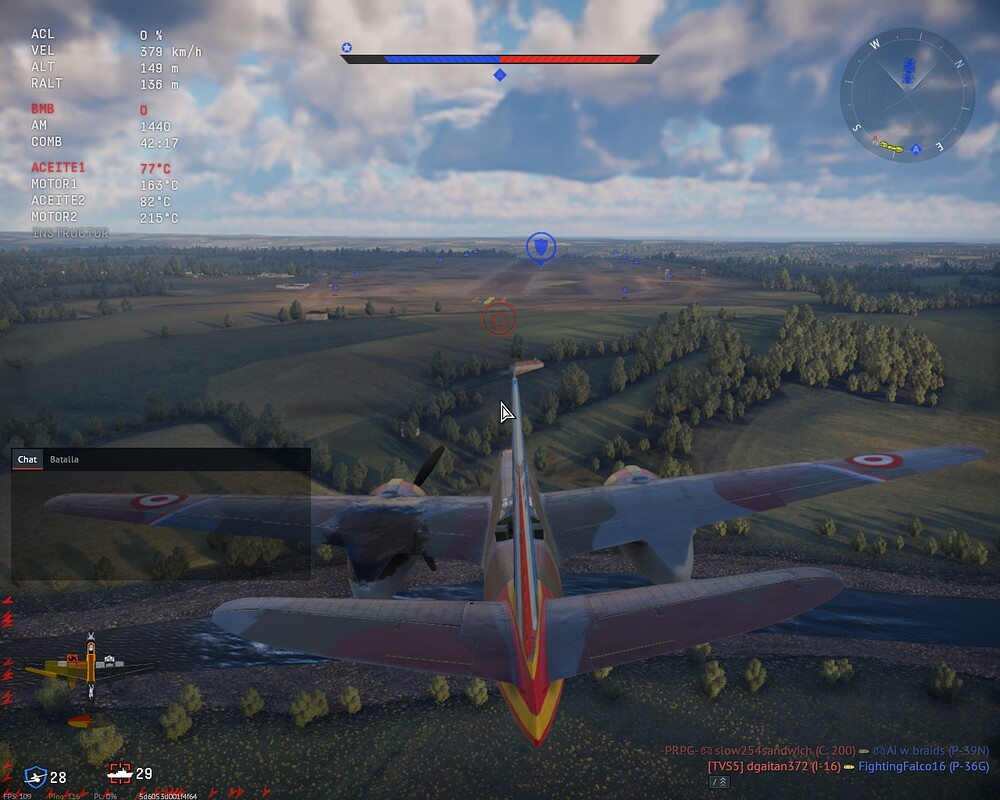Image resolution: width=1000 pixels, height=800 pixels.
Task: Click the blue diamond ticket marker
Action: 500,75
